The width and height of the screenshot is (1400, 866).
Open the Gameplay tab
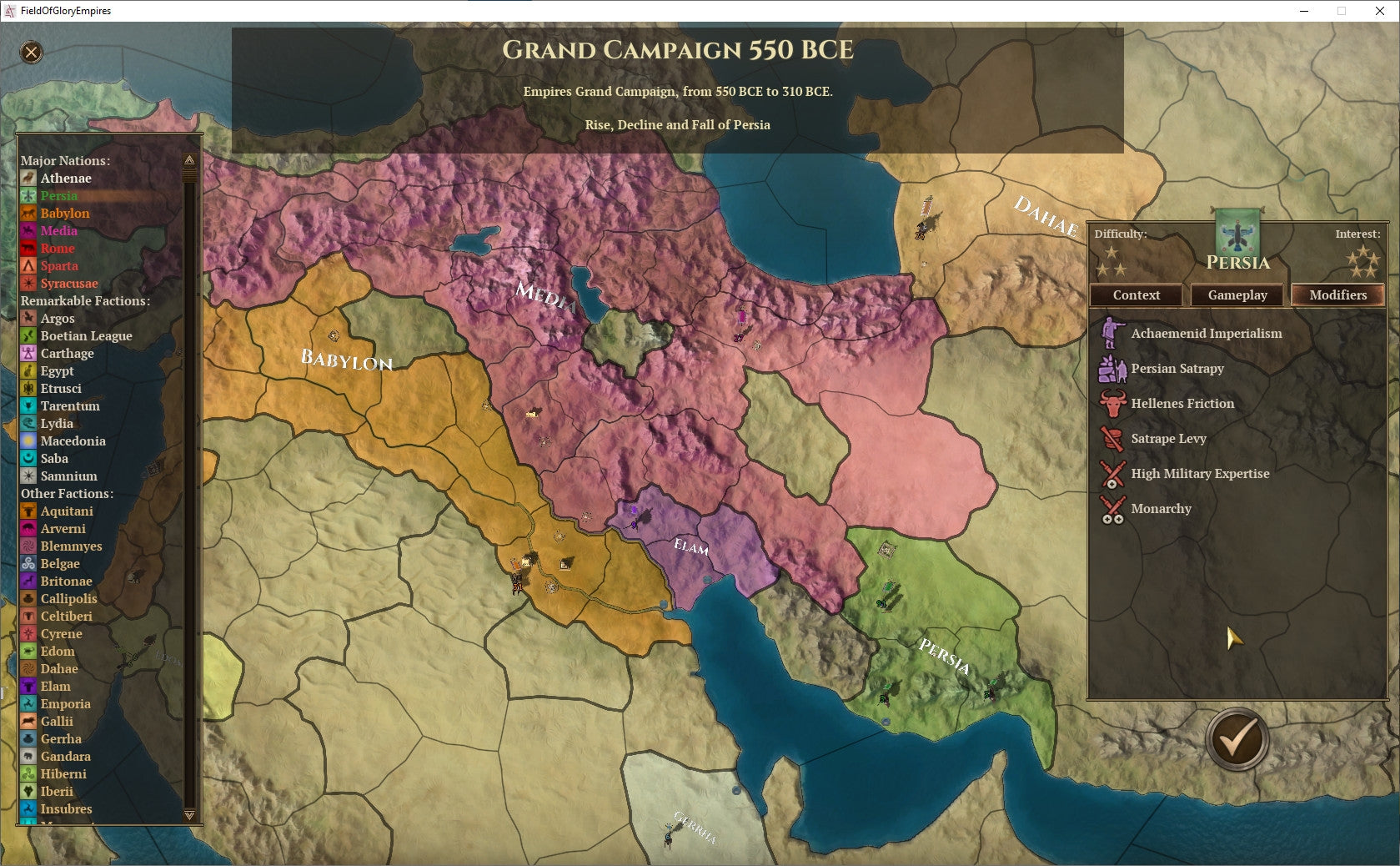point(1237,295)
